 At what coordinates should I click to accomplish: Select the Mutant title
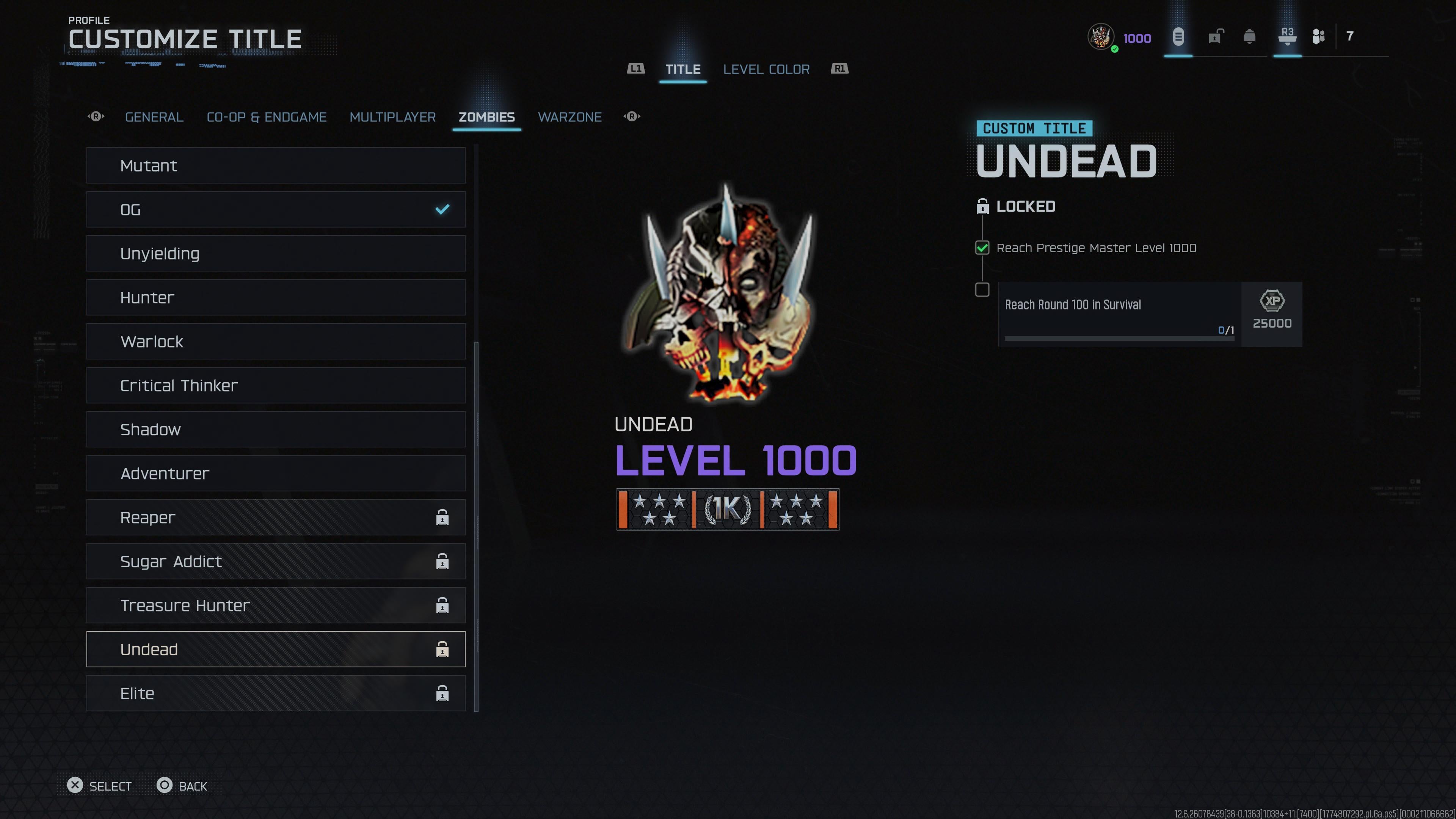point(275,166)
